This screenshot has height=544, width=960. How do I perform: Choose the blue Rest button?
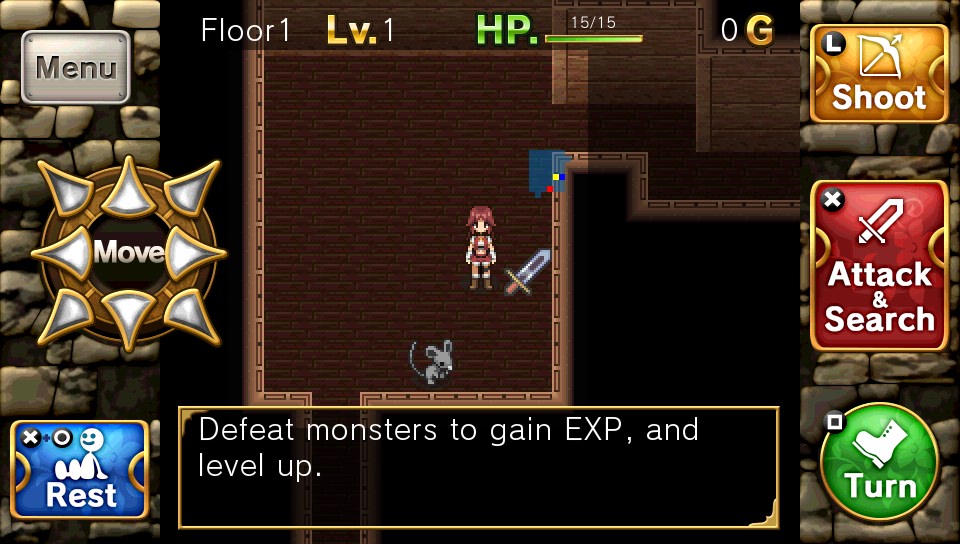point(80,470)
